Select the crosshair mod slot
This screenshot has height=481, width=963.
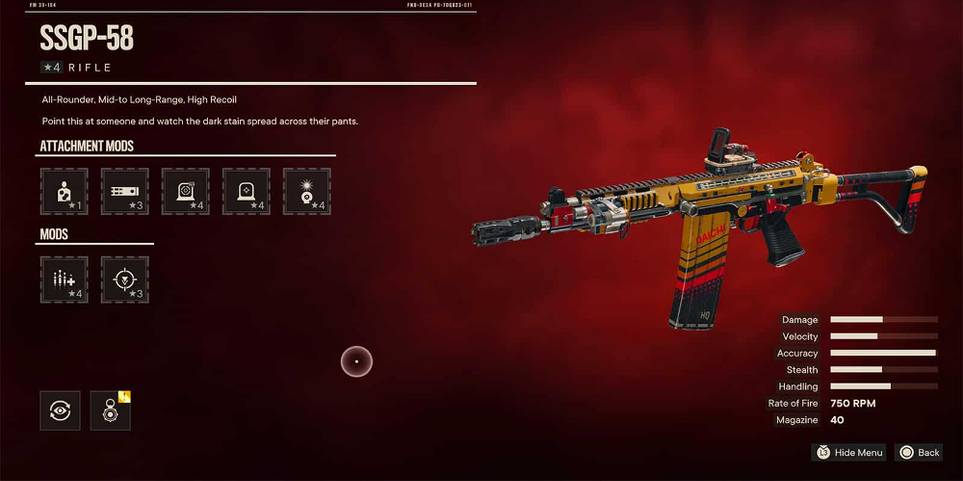[x=125, y=280]
